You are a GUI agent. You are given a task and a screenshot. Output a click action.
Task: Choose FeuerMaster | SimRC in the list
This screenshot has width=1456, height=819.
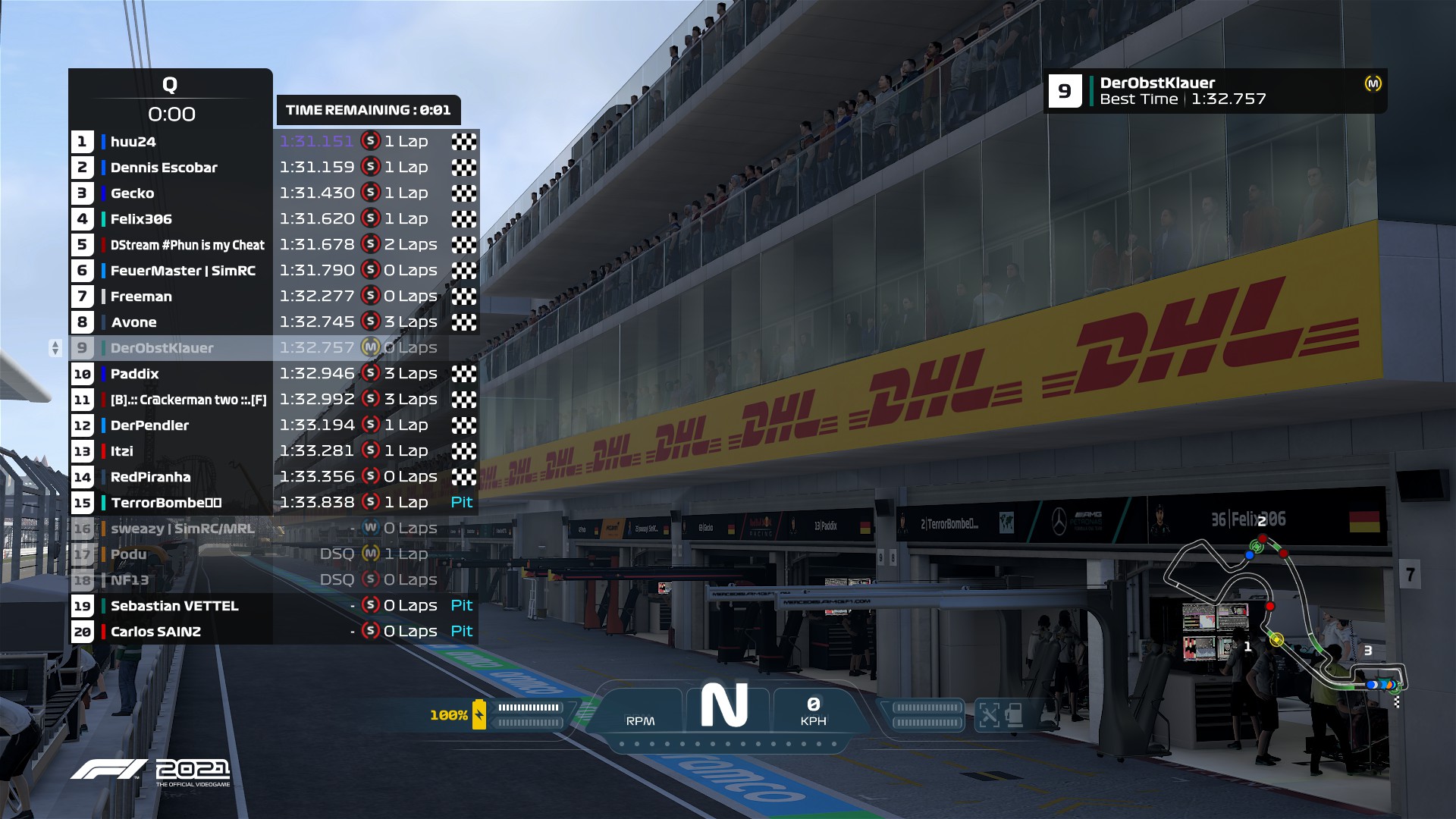tap(183, 271)
